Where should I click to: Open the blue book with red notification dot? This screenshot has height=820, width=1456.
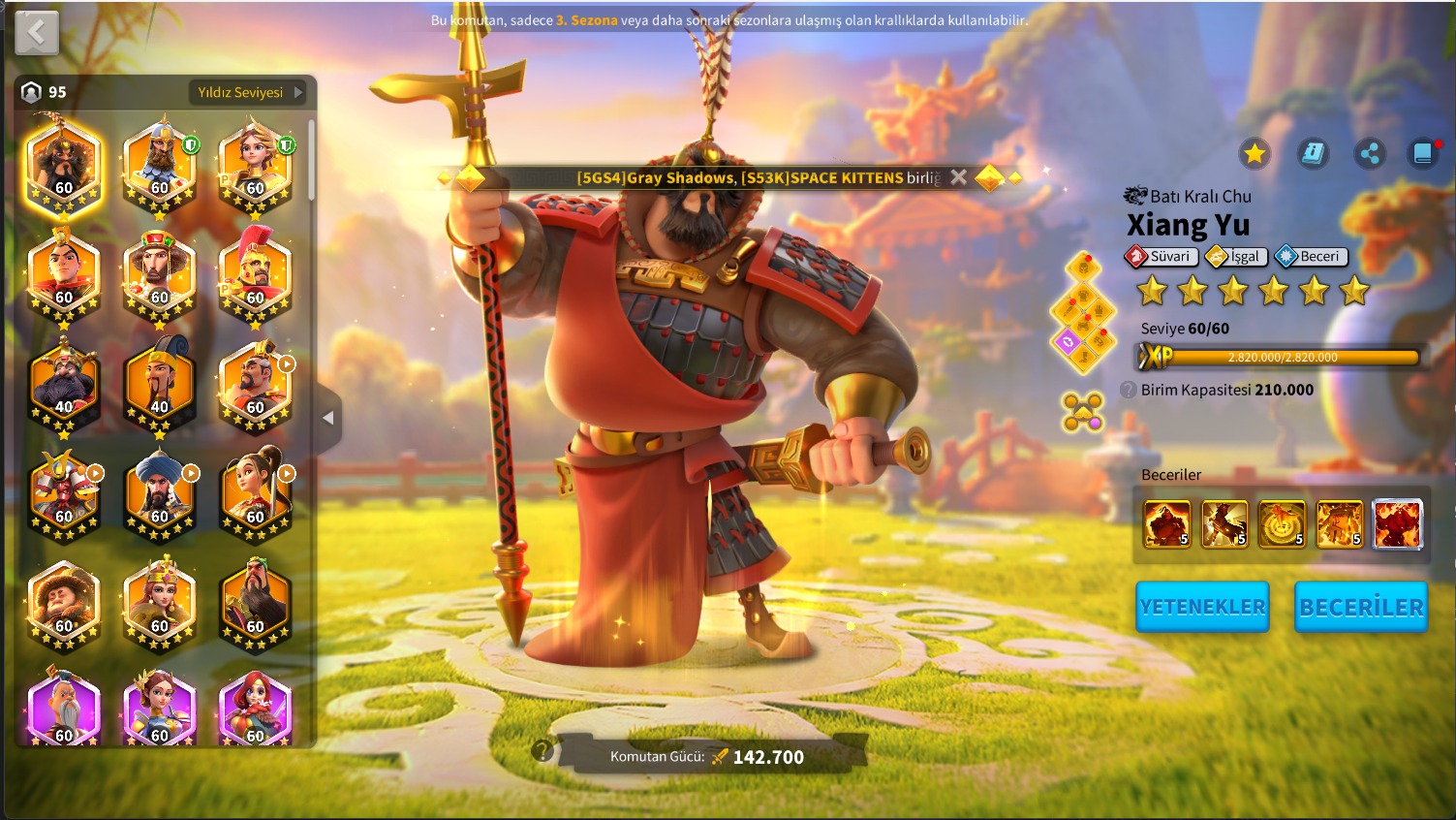coord(1423,153)
